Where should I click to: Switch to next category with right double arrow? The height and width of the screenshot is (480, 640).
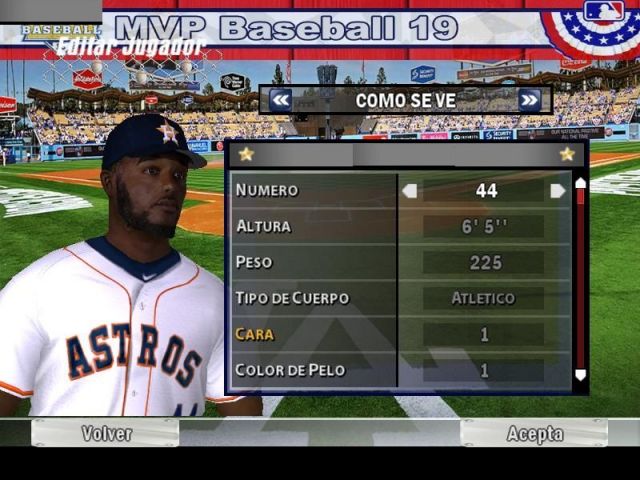[x=530, y=100]
